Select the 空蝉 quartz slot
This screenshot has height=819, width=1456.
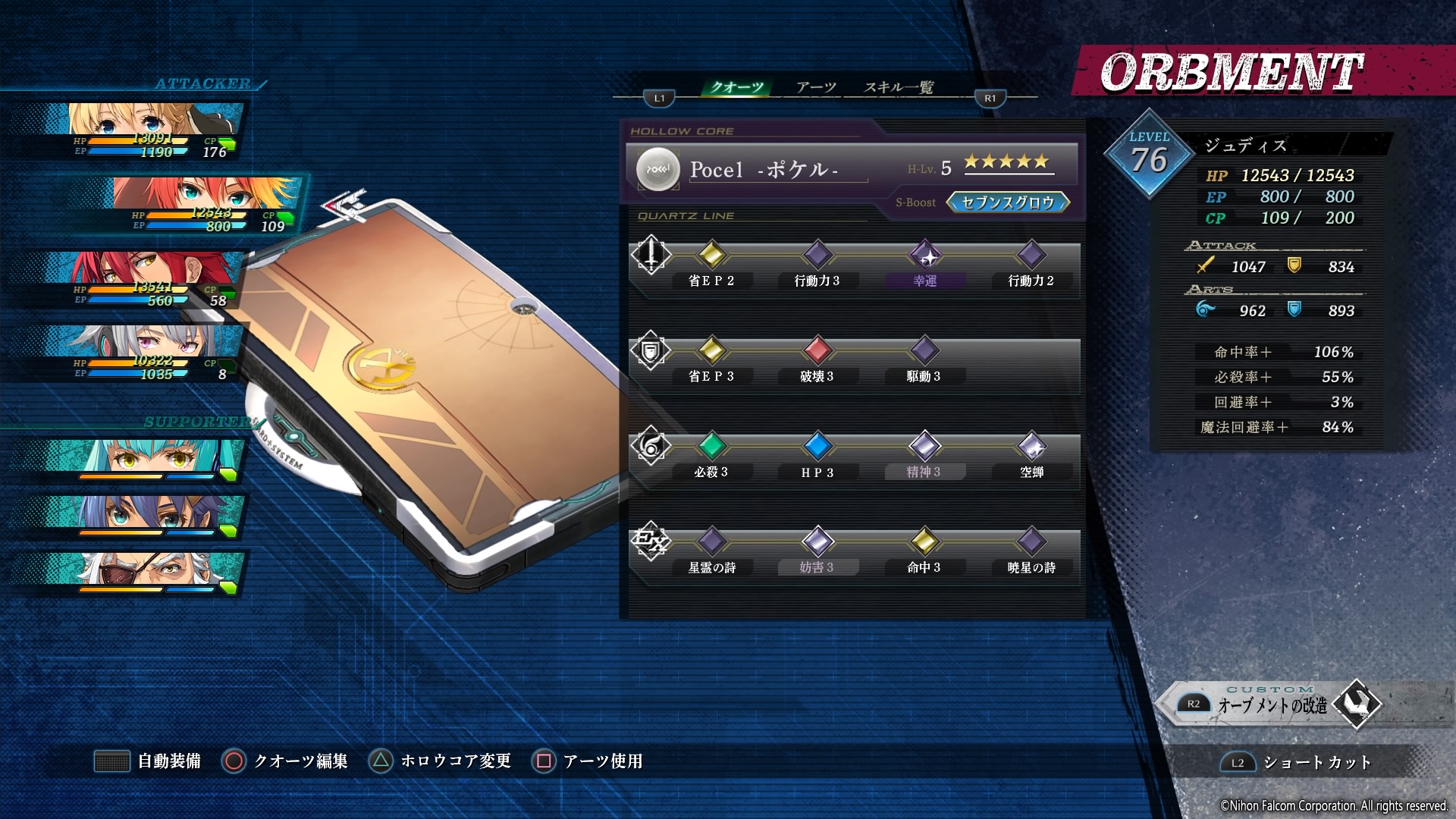[x=1031, y=447]
